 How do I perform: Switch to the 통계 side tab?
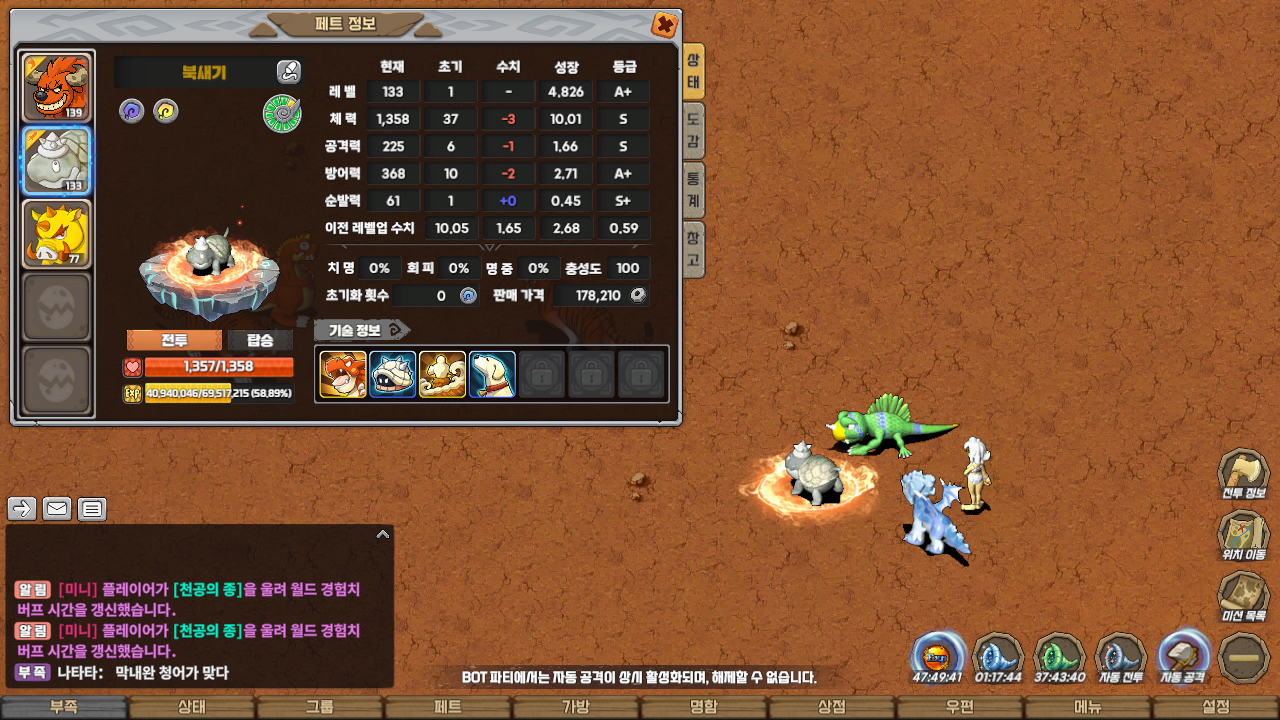(693, 190)
